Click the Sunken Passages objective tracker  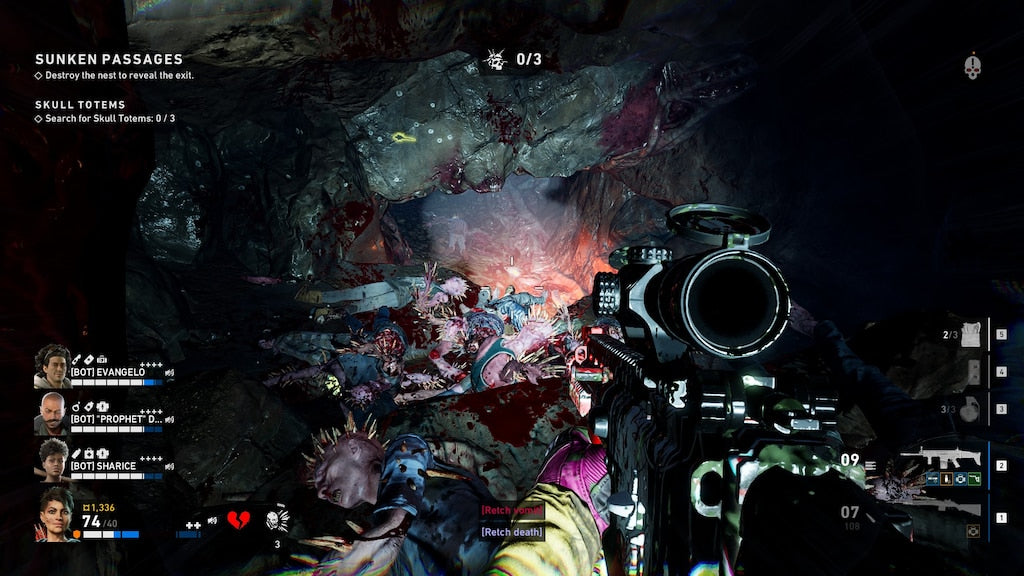click(x=109, y=60)
